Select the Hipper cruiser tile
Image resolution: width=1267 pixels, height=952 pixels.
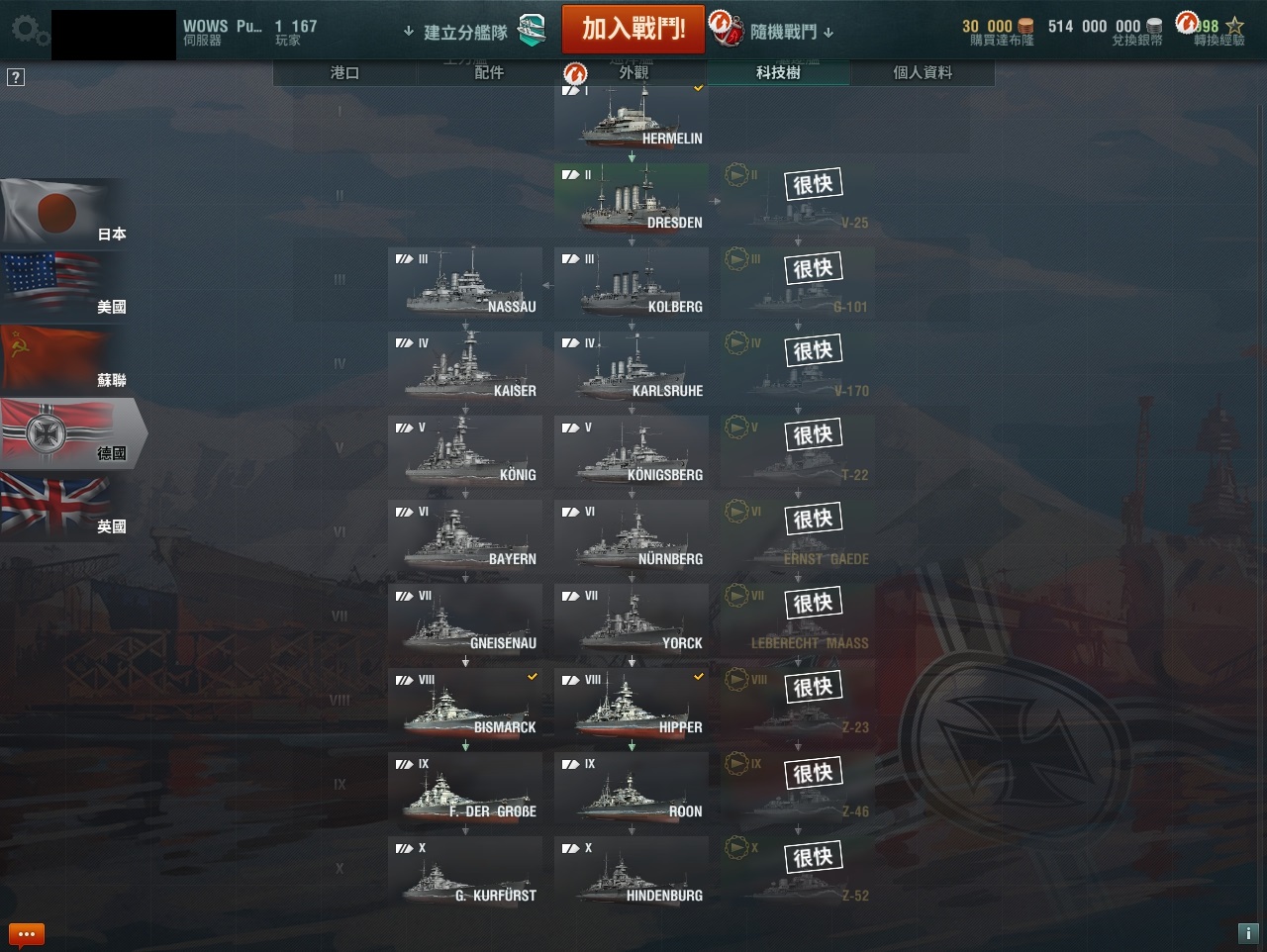pyautogui.click(x=632, y=705)
